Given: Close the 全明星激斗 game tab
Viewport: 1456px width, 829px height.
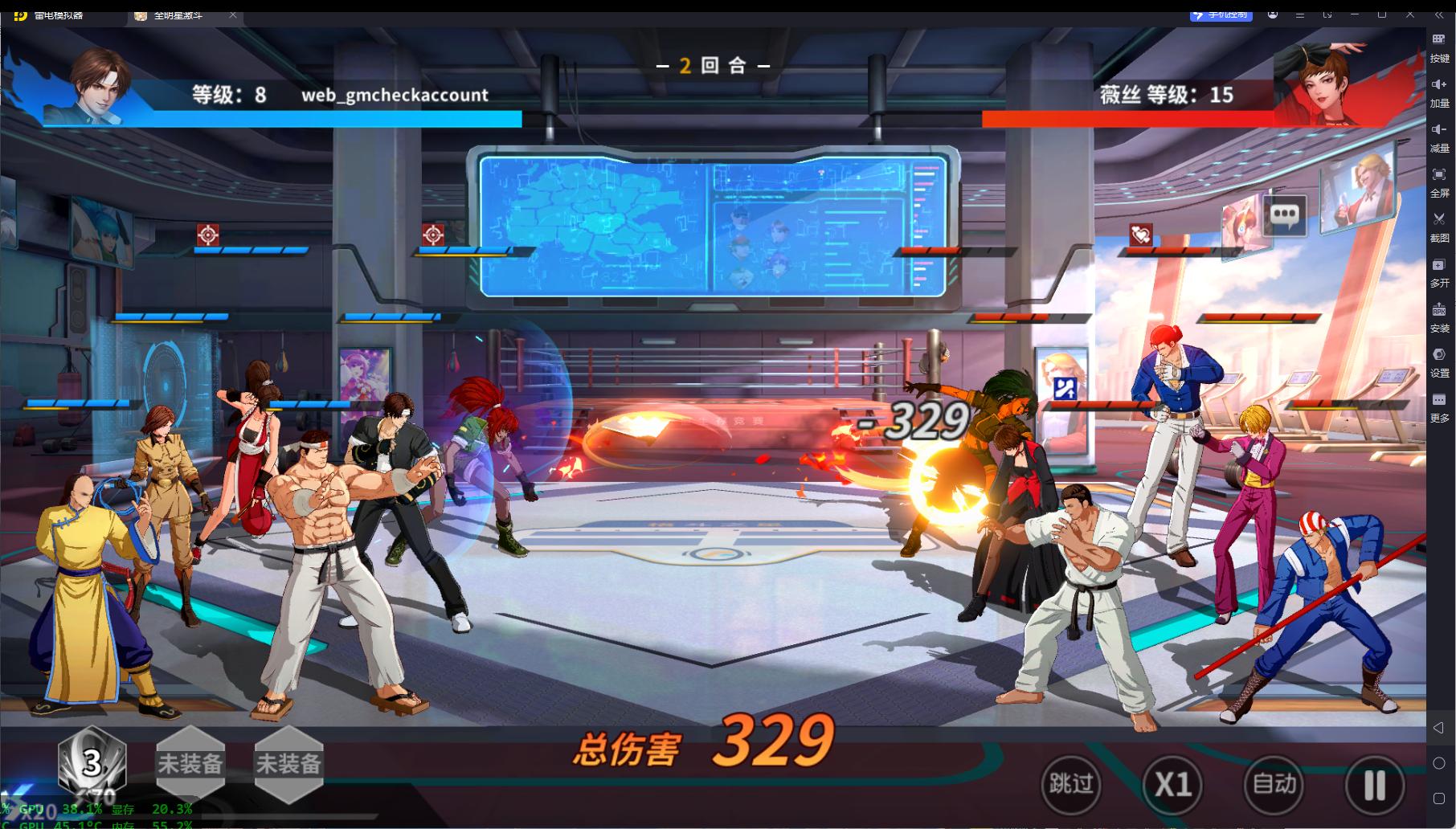Looking at the screenshot, I should tap(233, 15).
